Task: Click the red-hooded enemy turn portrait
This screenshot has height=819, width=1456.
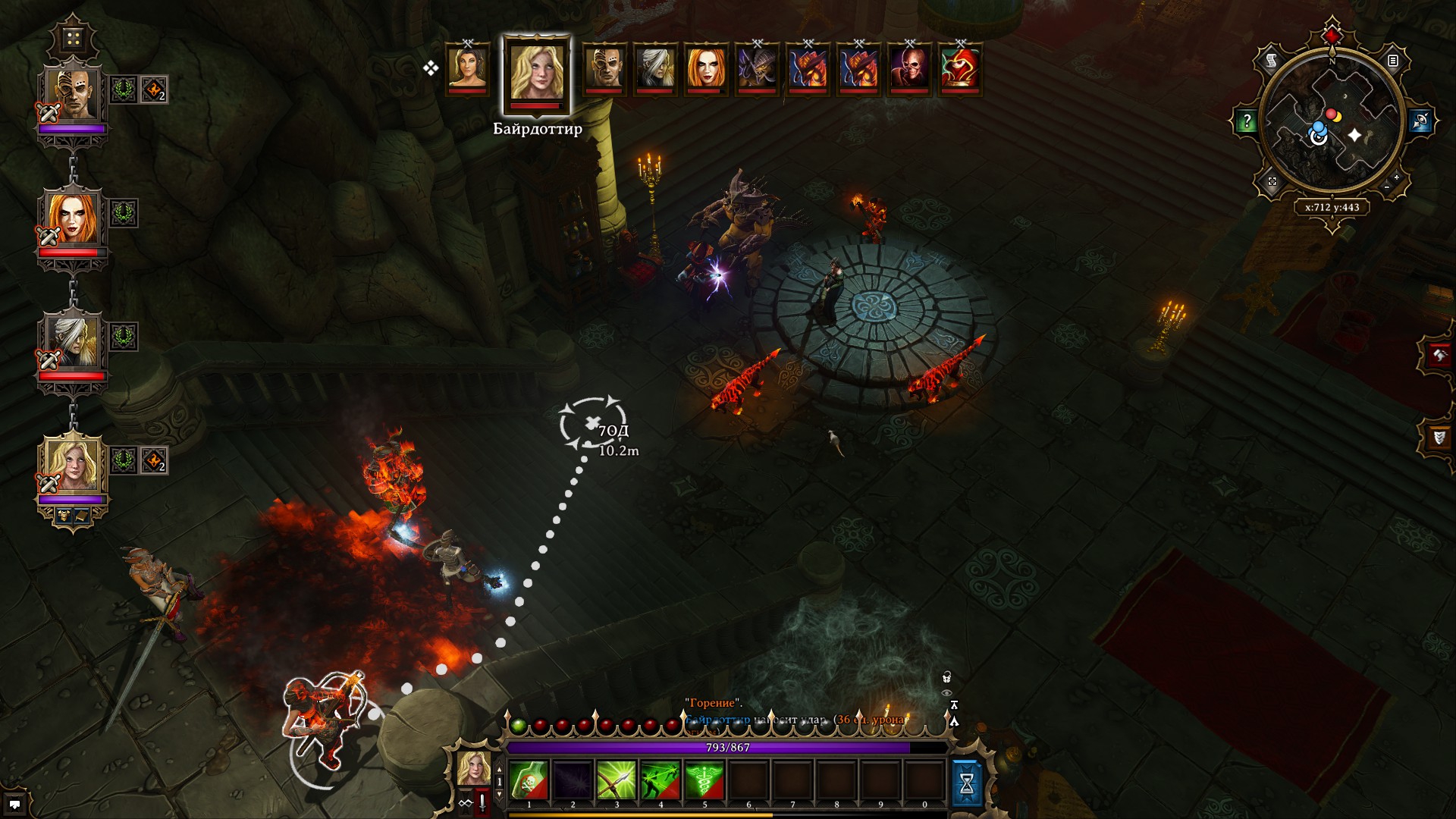Action: pyautogui.click(x=960, y=67)
